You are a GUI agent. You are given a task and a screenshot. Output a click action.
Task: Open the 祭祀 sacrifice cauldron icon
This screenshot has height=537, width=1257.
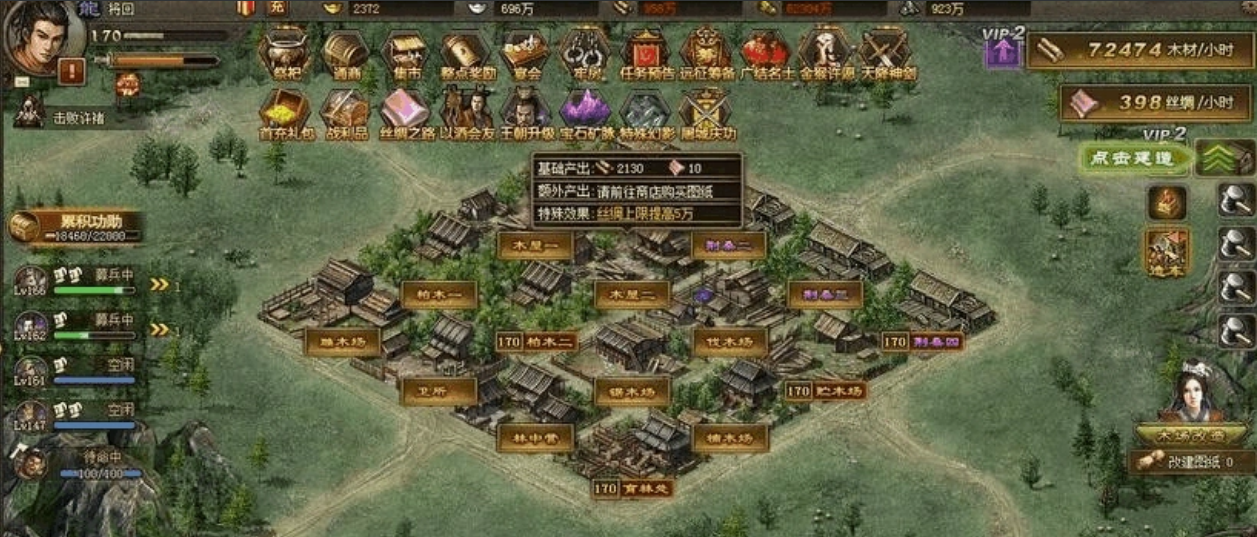(x=285, y=51)
